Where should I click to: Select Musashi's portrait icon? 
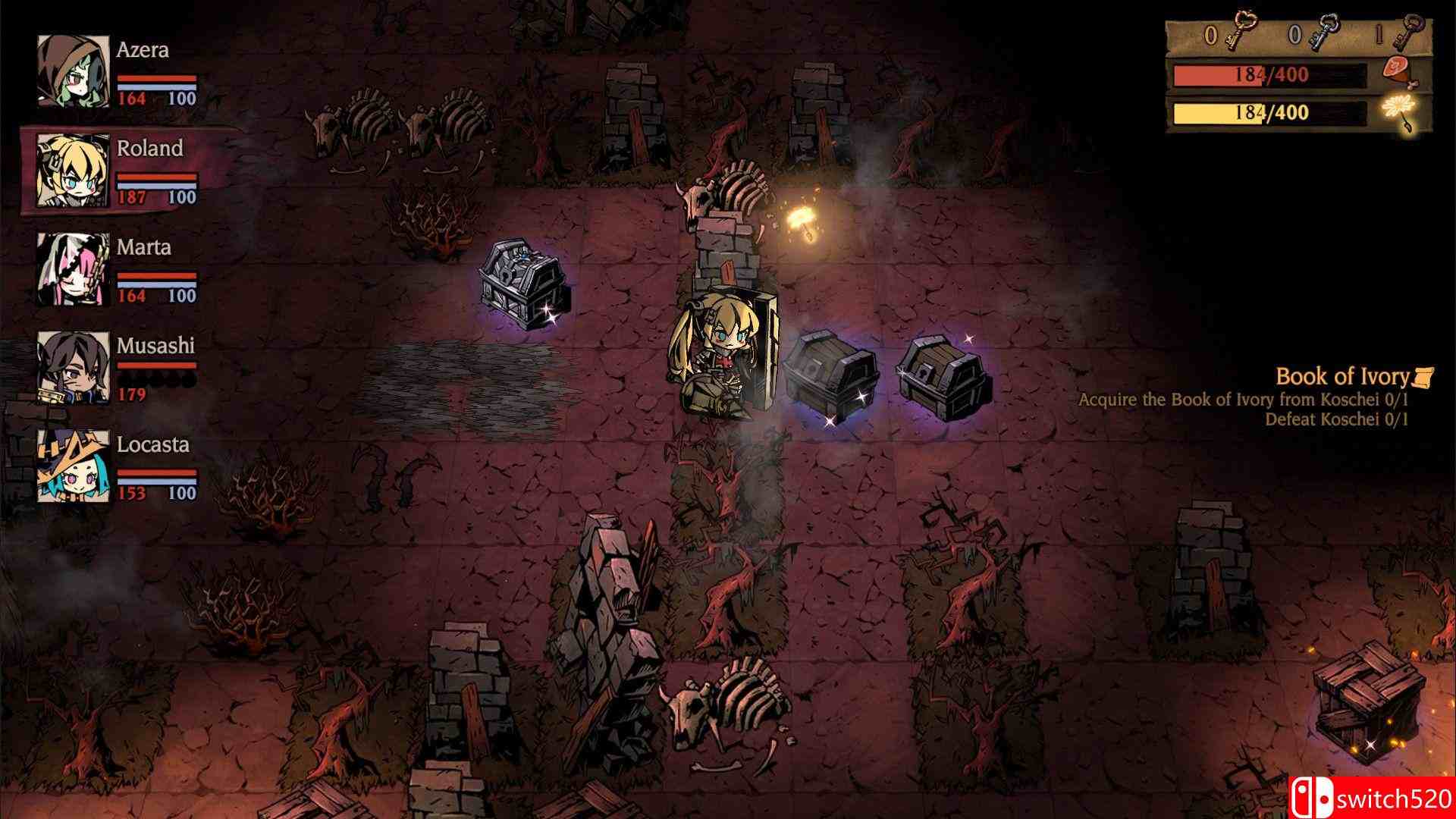tap(71, 367)
